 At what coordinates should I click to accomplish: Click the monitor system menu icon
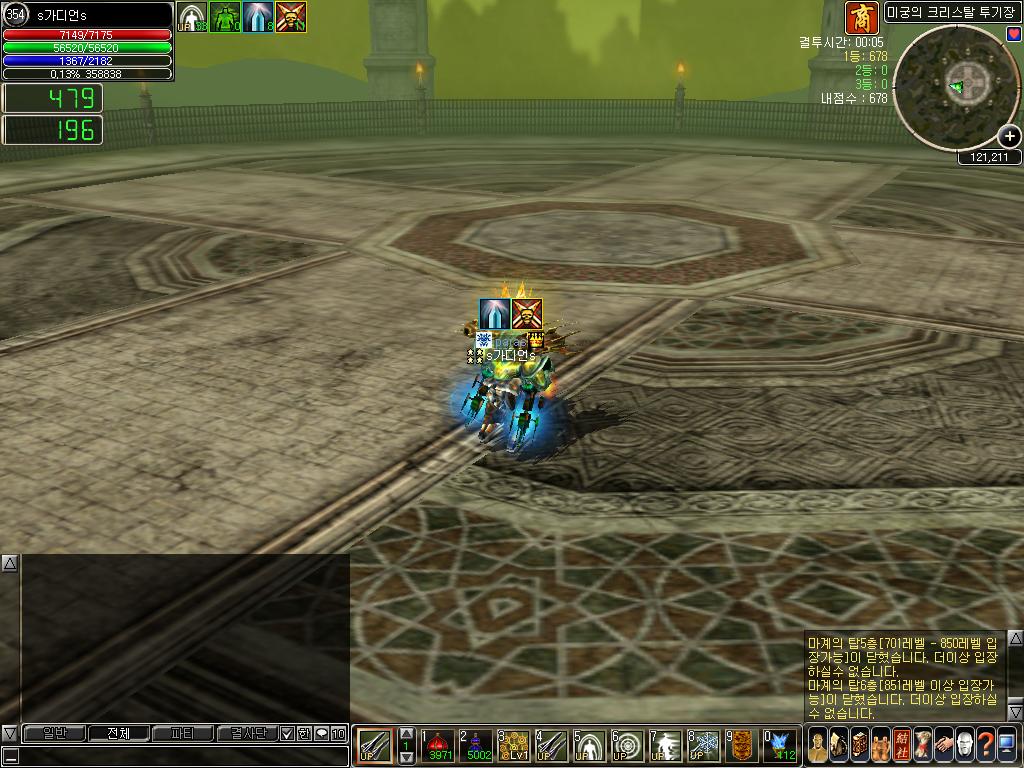click(1006, 745)
